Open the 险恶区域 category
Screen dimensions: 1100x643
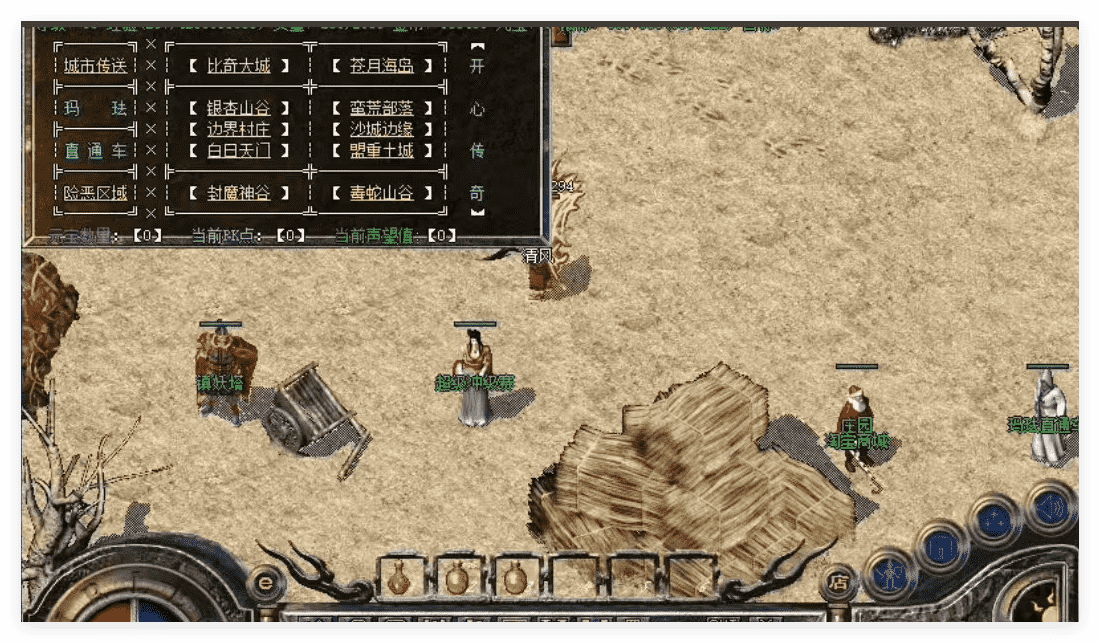pos(96,193)
